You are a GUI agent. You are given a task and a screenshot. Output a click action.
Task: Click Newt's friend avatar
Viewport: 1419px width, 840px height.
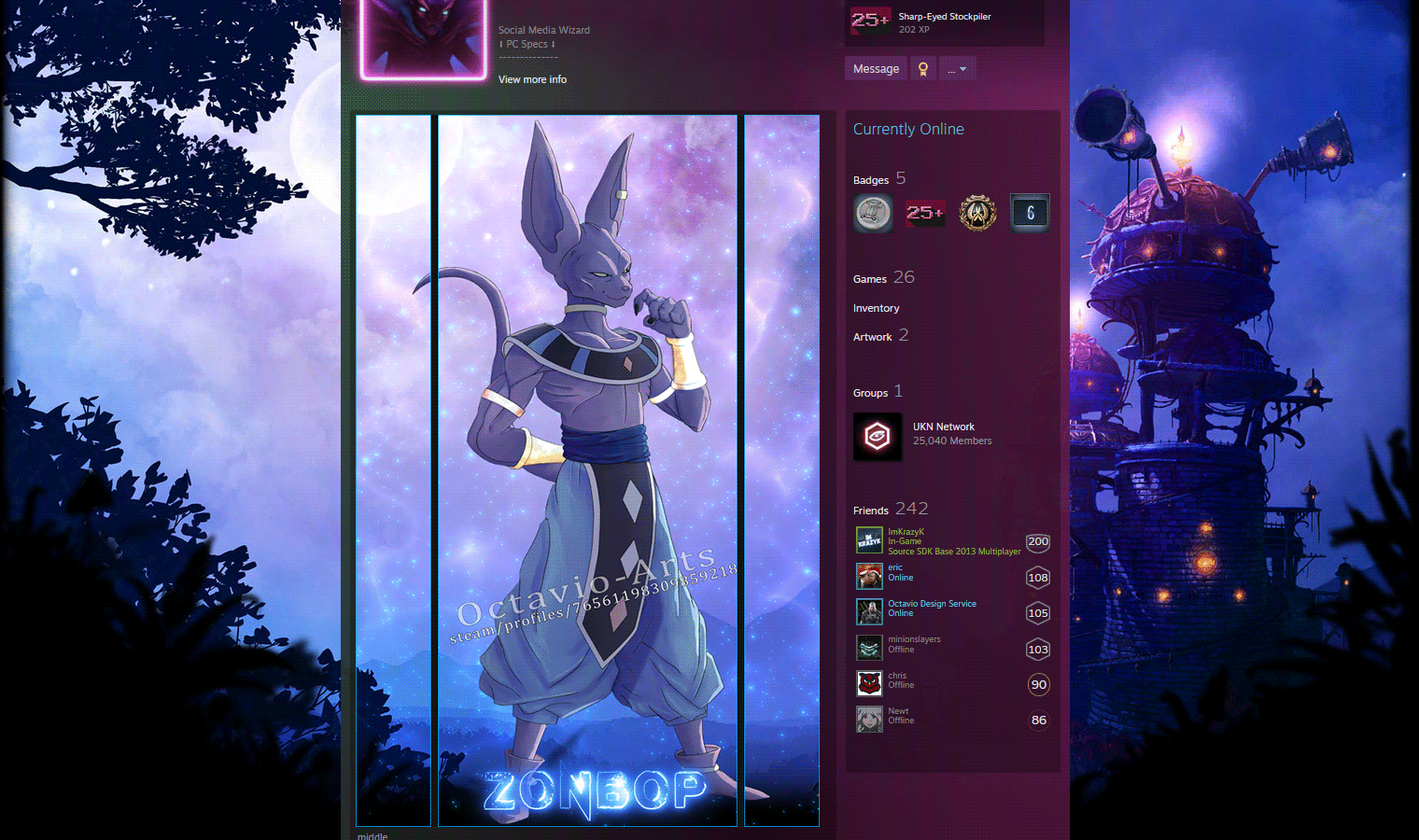pyautogui.click(x=869, y=719)
